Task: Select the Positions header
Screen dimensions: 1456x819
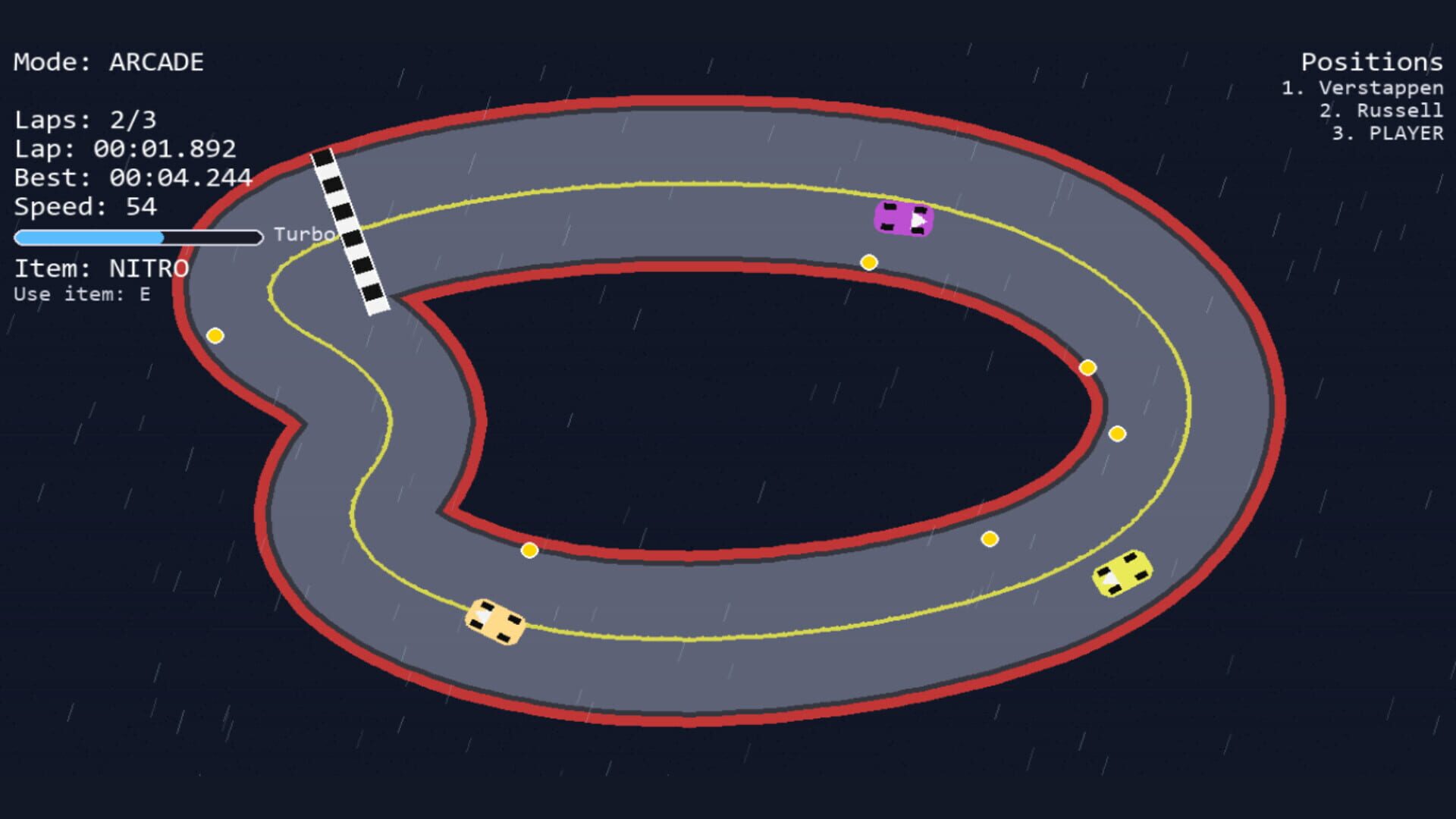Action: coord(1371,62)
